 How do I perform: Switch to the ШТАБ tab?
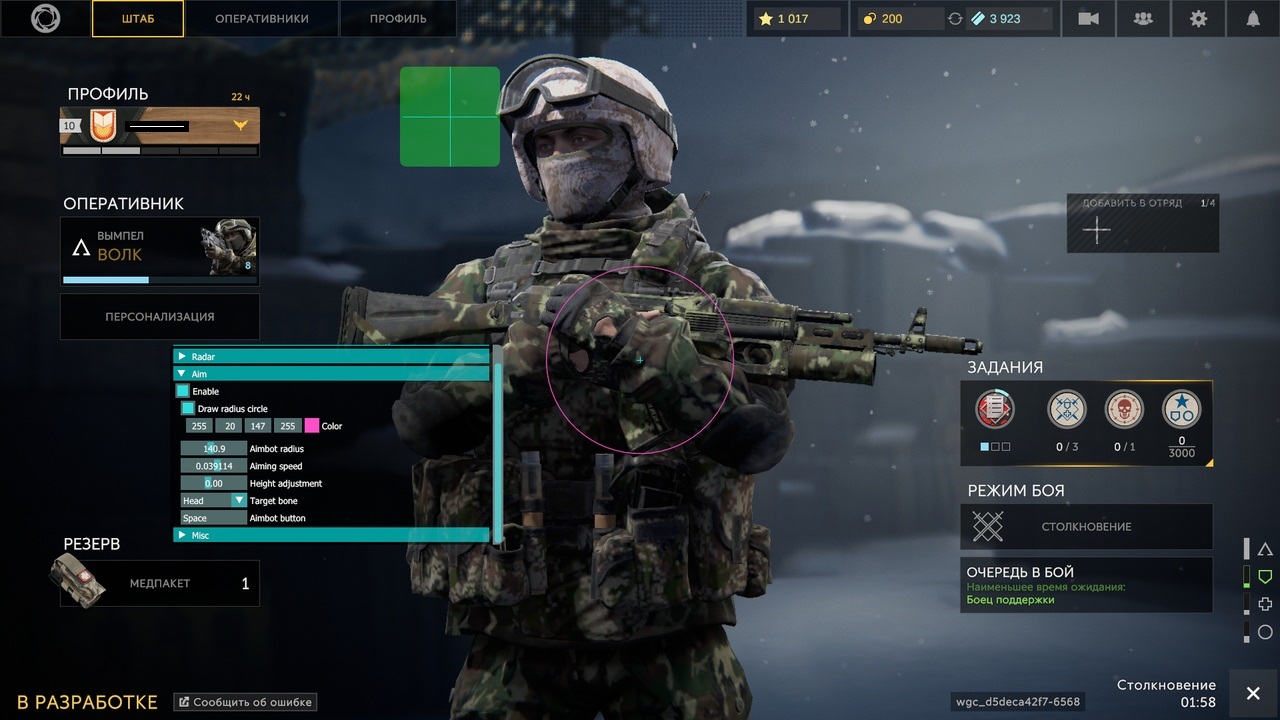[x=138, y=19]
